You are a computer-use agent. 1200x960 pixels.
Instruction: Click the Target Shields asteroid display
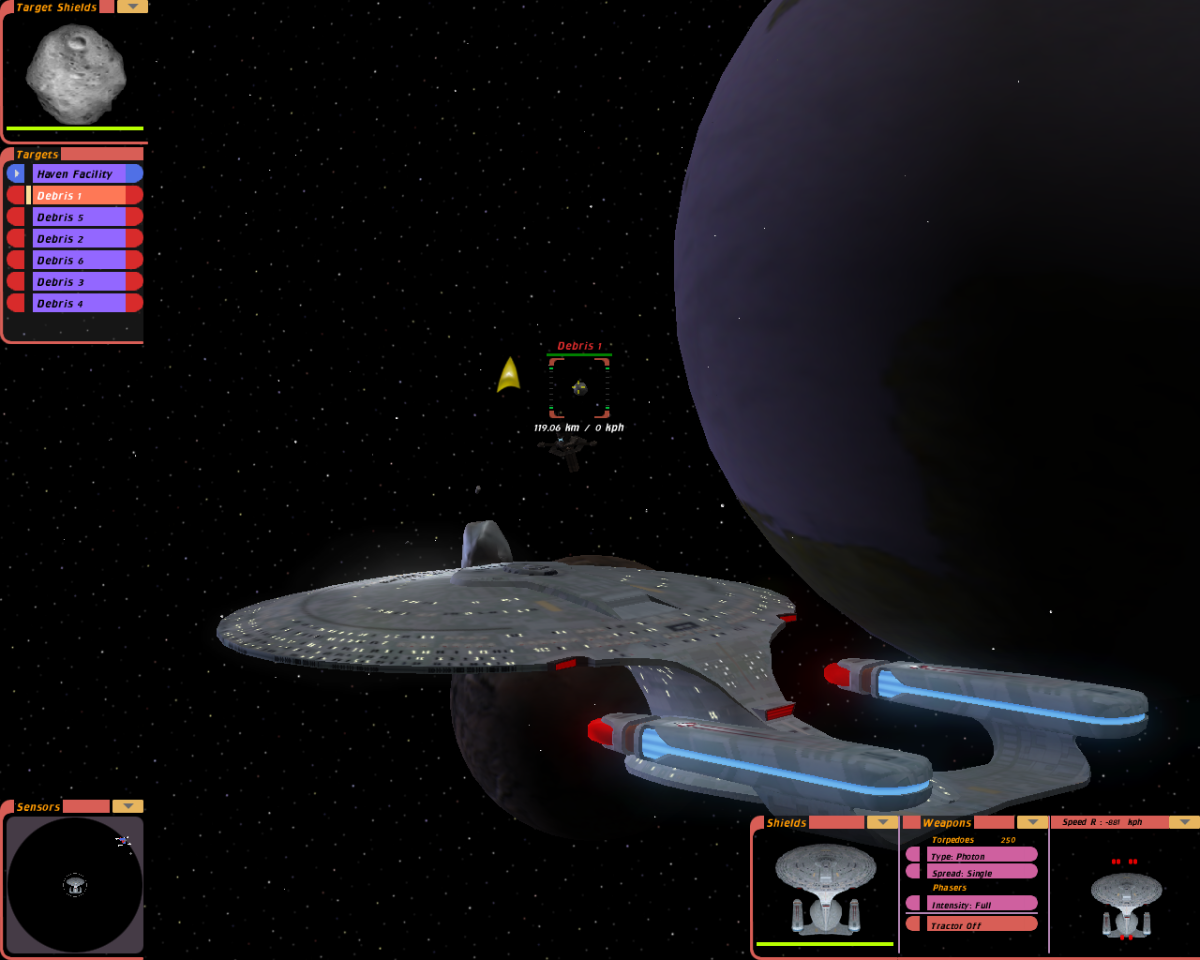(75, 73)
